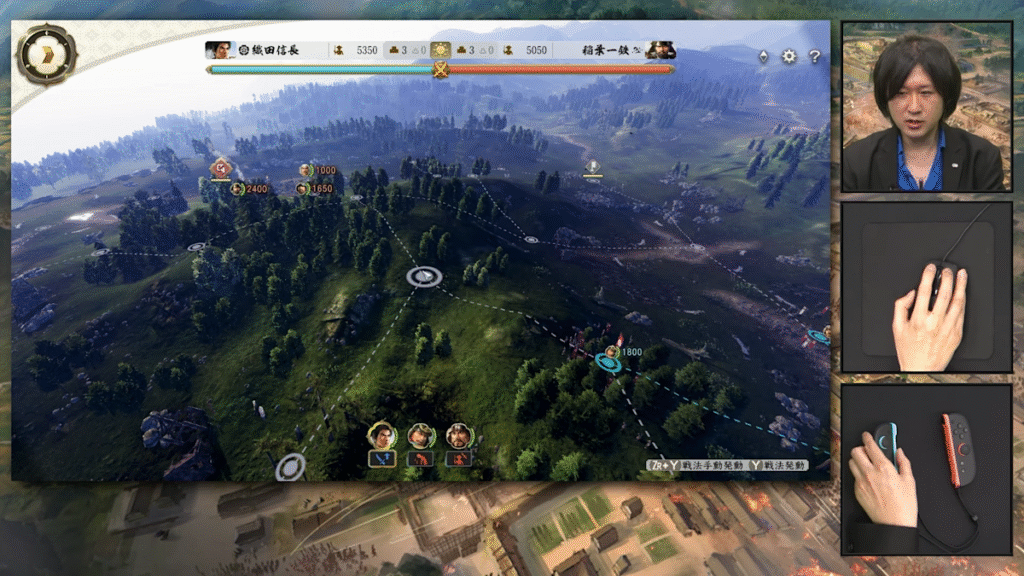Image resolution: width=1024 pixels, height=576 pixels.
Task: Click the battle speed dial with arrow
Action: [47, 54]
